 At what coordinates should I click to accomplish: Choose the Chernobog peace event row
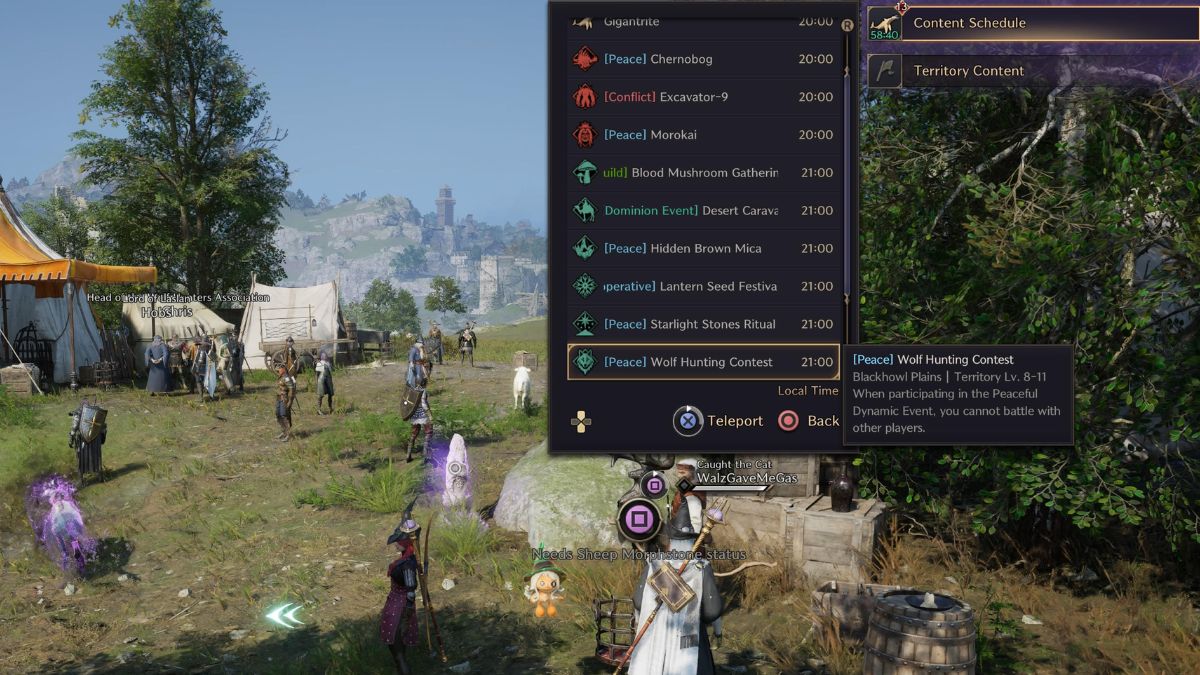tap(703, 59)
